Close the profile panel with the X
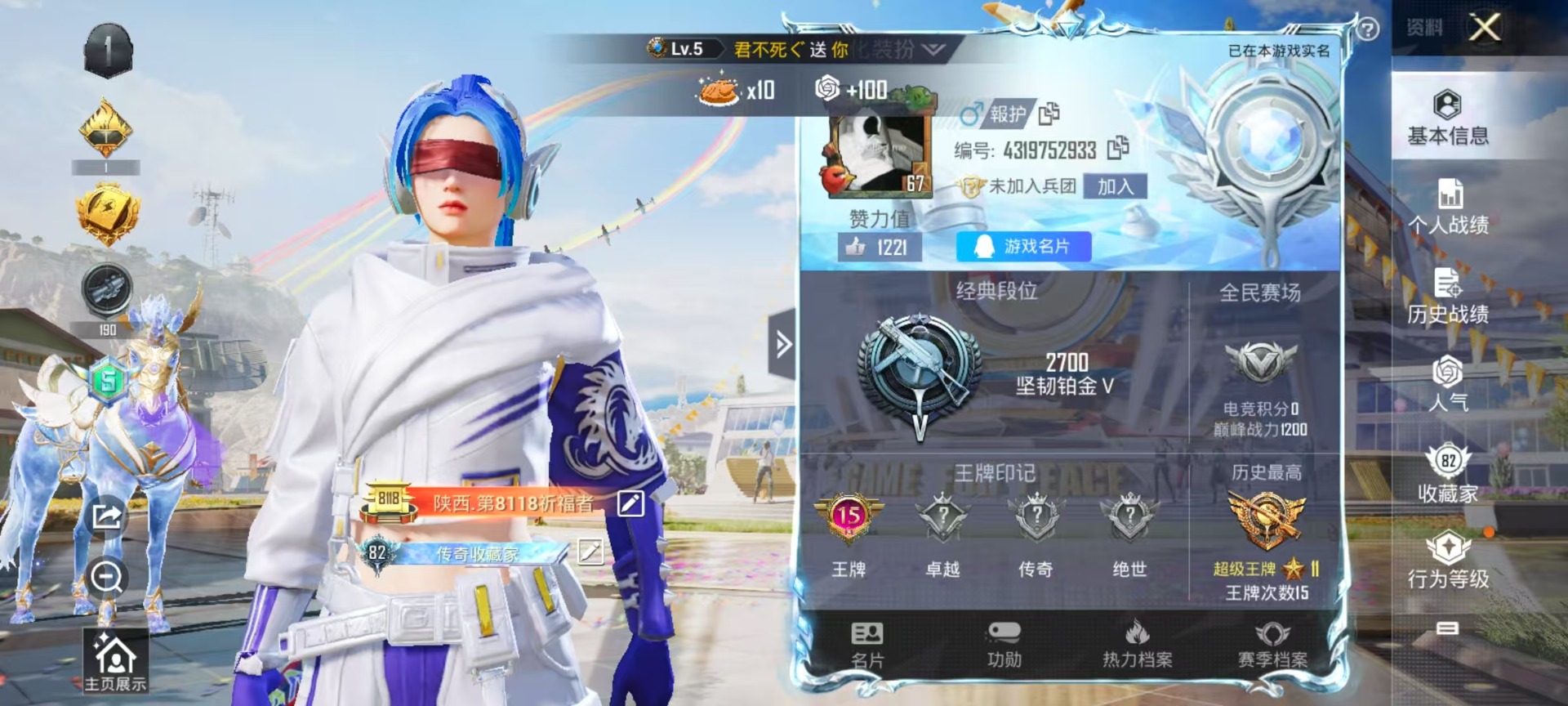This screenshot has width=1568, height=706. 1485,27
